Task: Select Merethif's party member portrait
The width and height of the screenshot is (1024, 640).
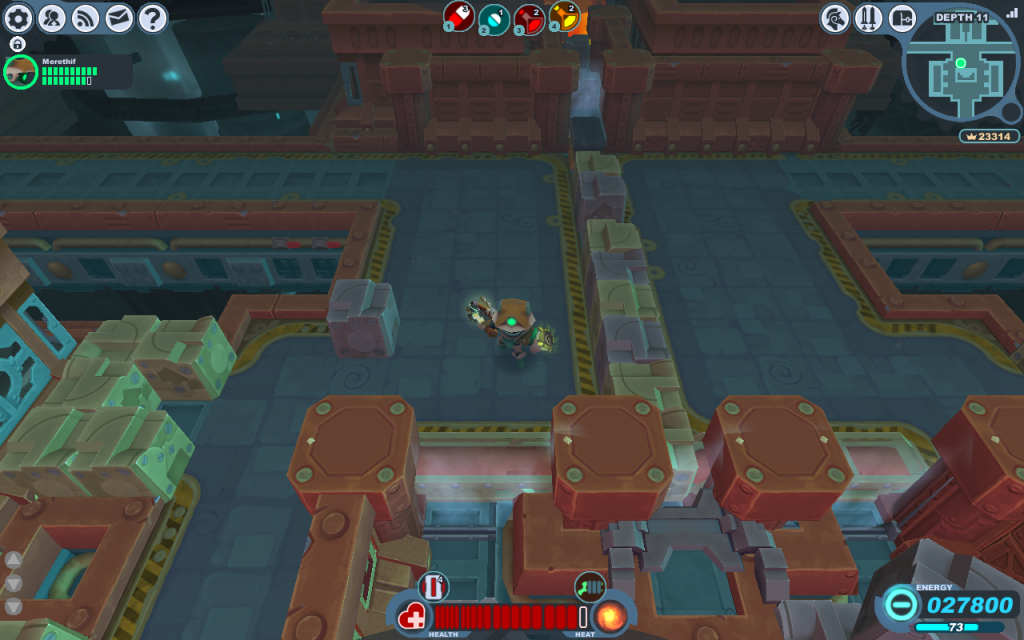Action: coord(20,72)
